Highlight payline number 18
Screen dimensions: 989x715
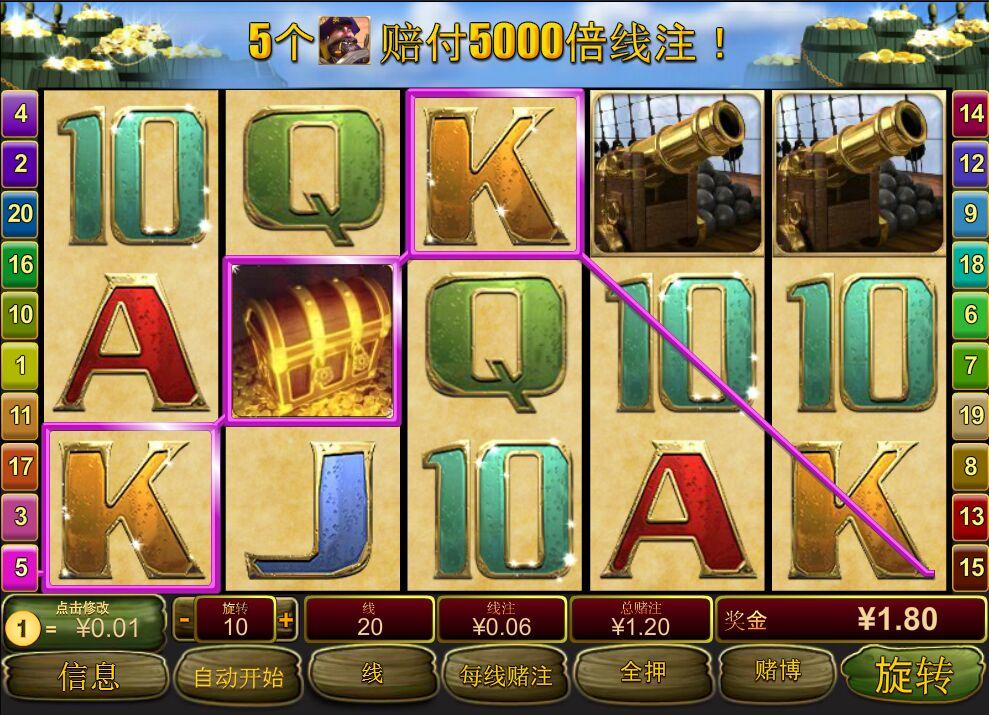tap(970, 264)
